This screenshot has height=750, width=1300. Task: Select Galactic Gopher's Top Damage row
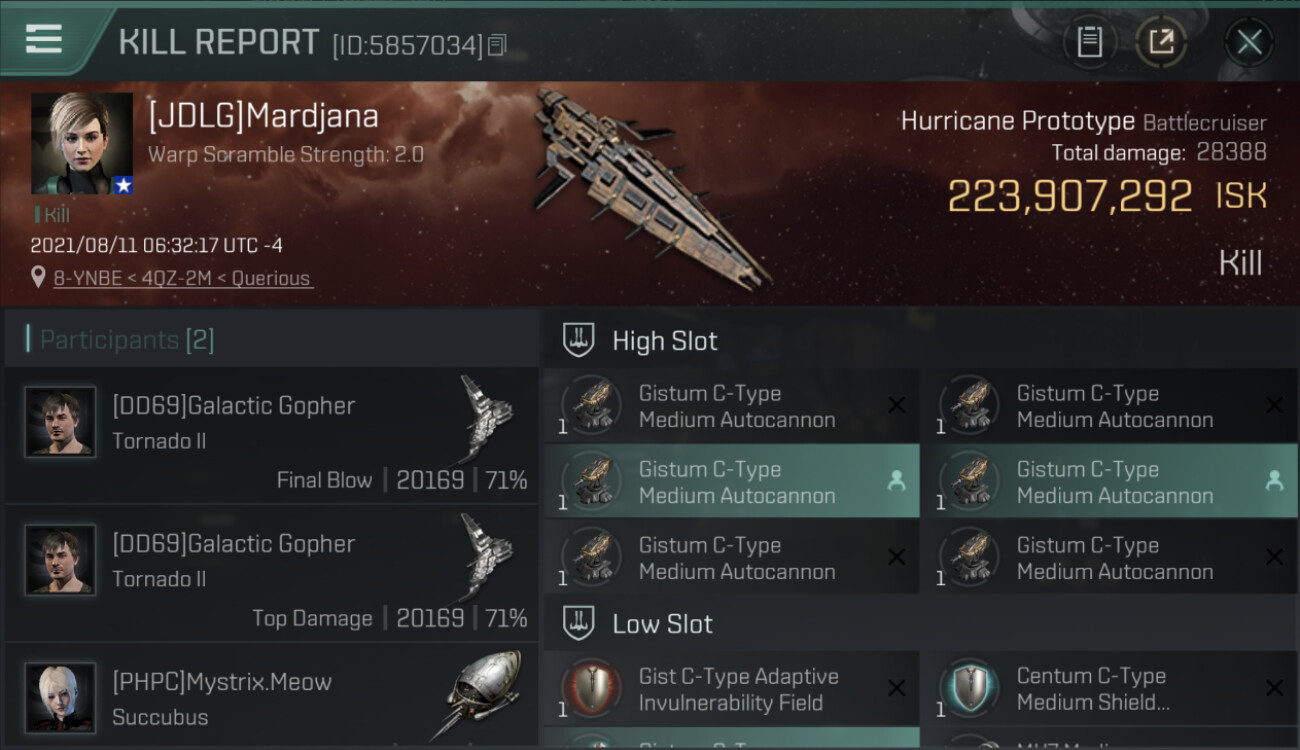click(271, 573)
